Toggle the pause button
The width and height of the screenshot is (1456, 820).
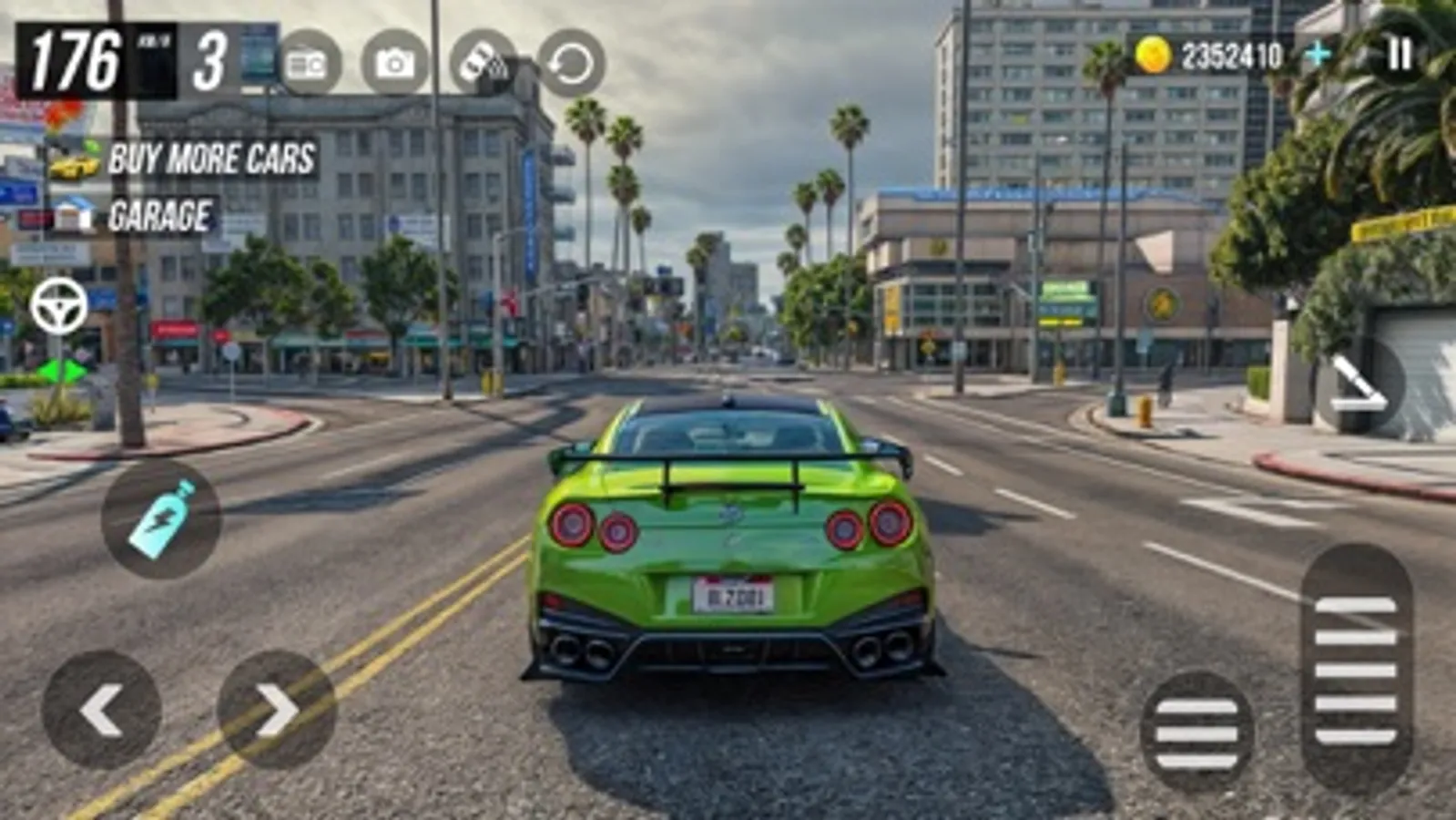[x=1400, y=55]
